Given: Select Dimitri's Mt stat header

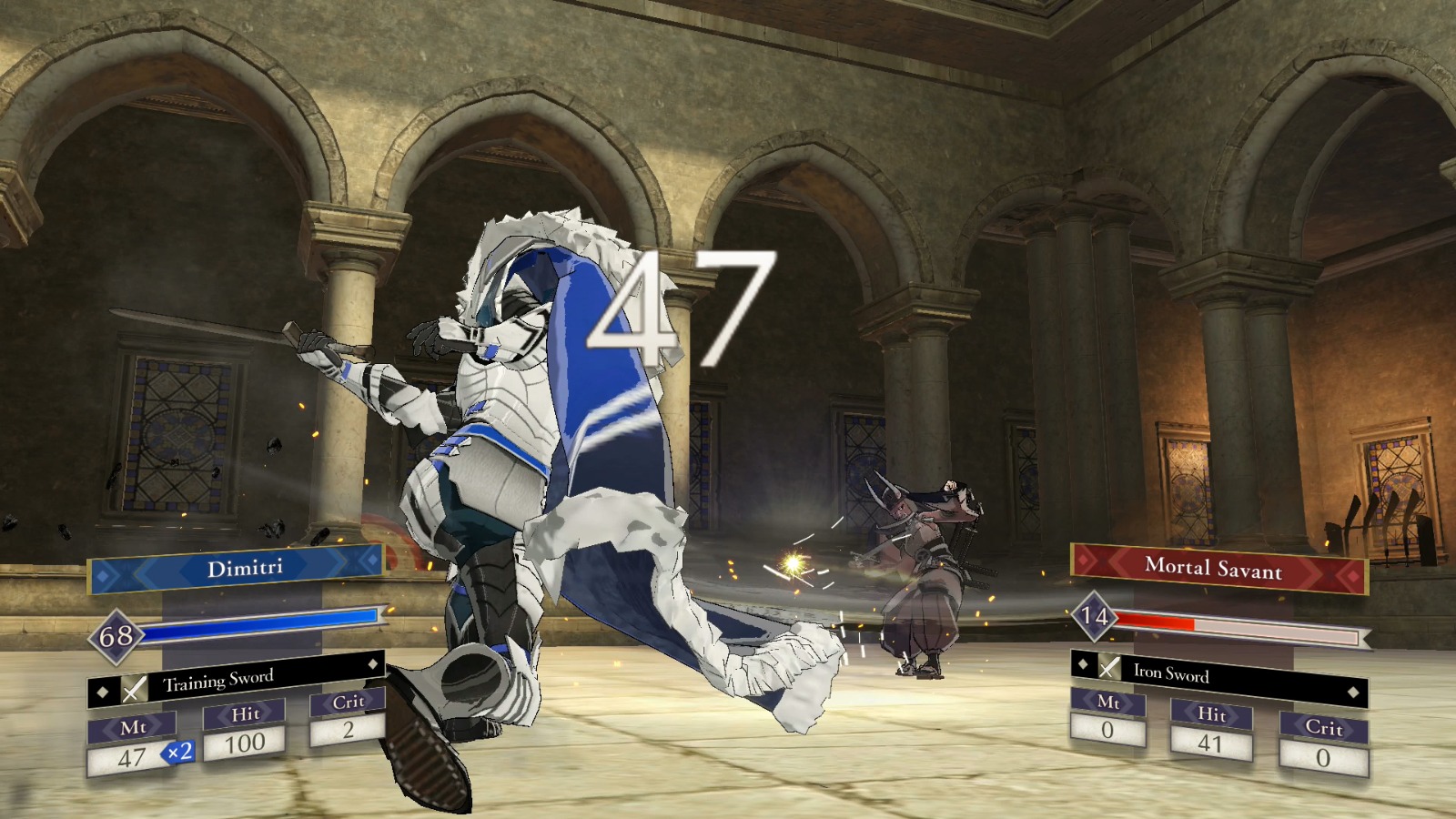Looking at the screenshot, I should [x=135, y=726].
